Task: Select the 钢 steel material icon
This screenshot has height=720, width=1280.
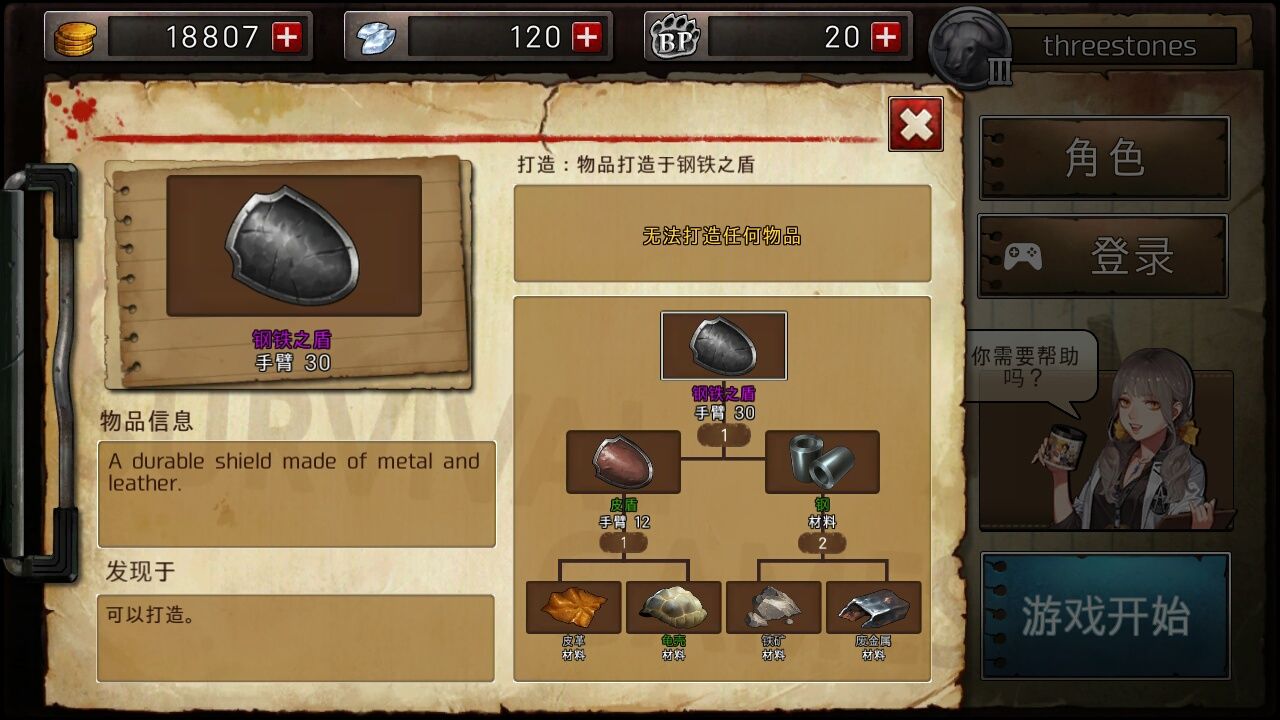Action: (x=822, y=462)
